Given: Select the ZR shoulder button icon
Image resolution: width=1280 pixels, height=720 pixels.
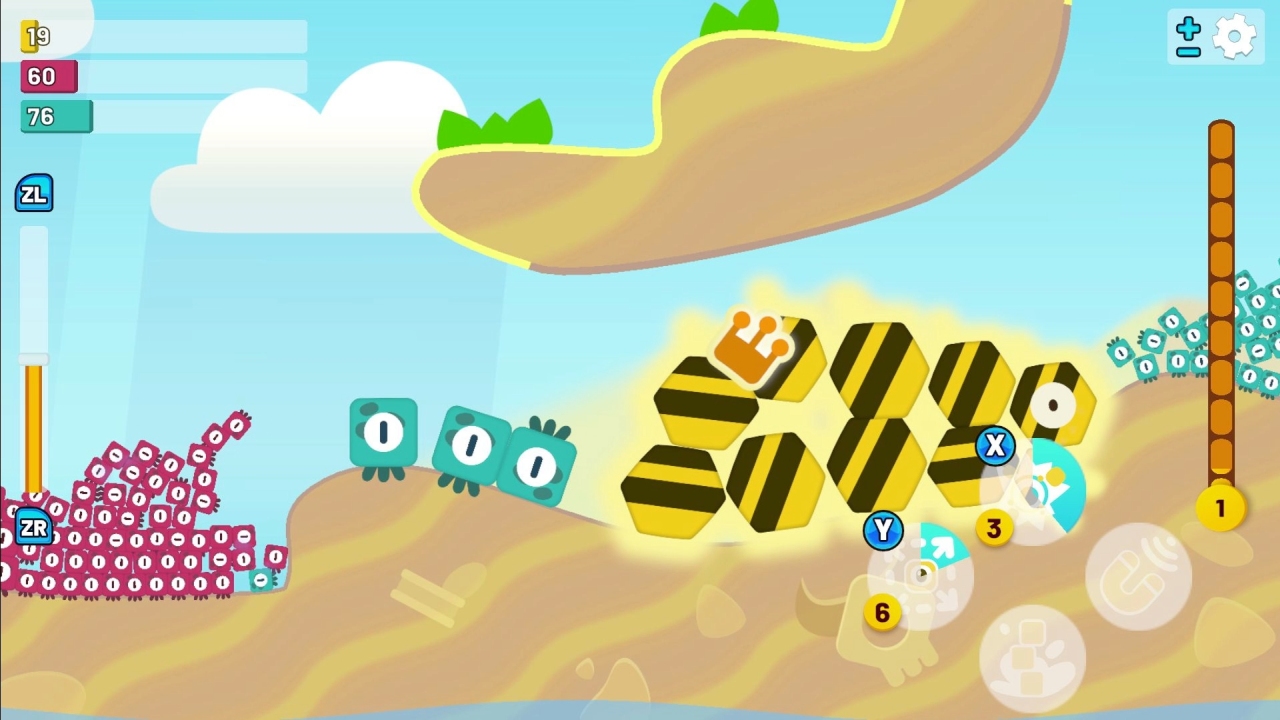Looking at the screenshot, I should [x=34, y=528].
